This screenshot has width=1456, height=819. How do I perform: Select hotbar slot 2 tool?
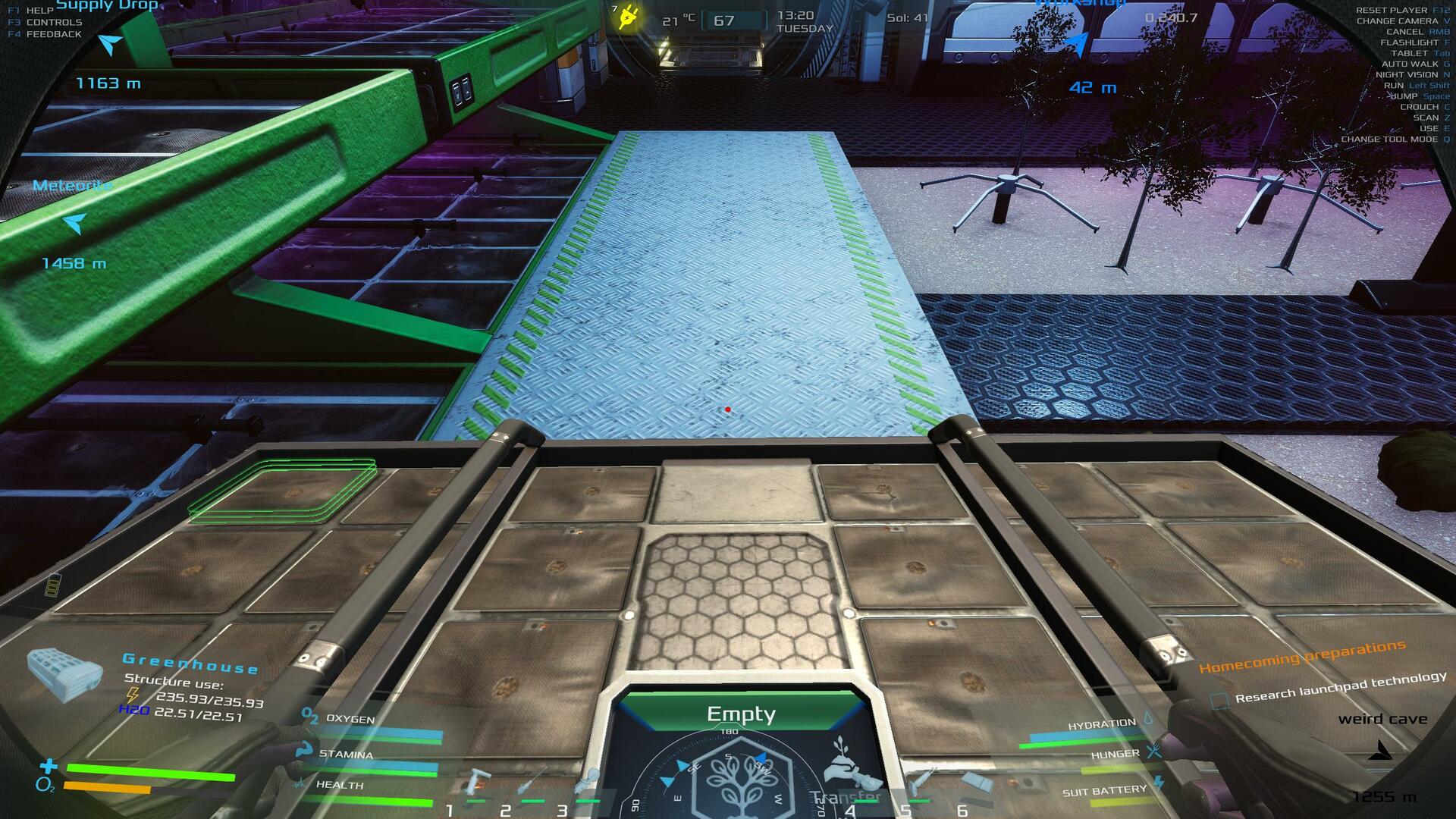point(532,785)
